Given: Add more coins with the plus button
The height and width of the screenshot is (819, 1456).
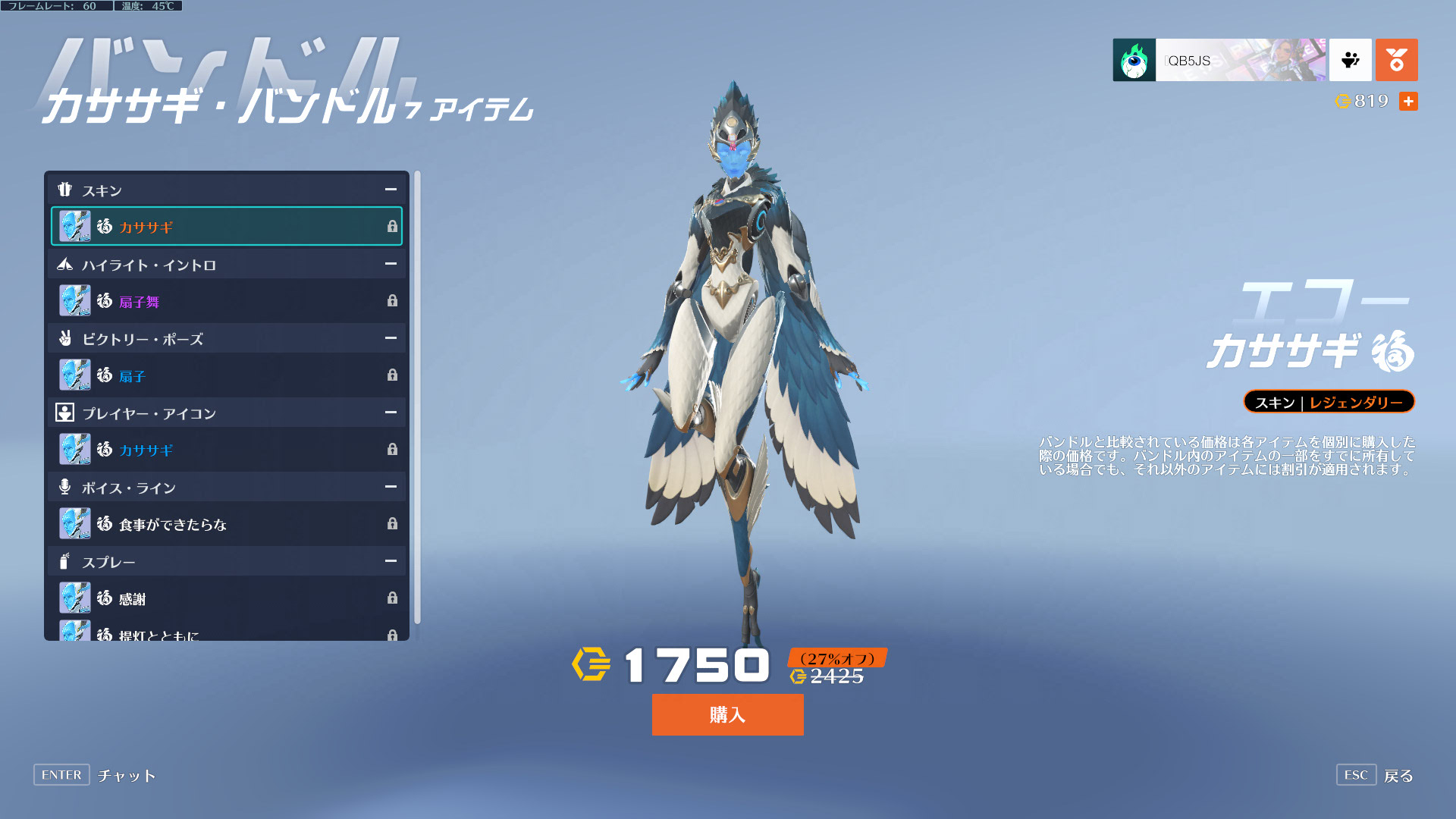Looking at the screenshot, I should (1408, 101).
